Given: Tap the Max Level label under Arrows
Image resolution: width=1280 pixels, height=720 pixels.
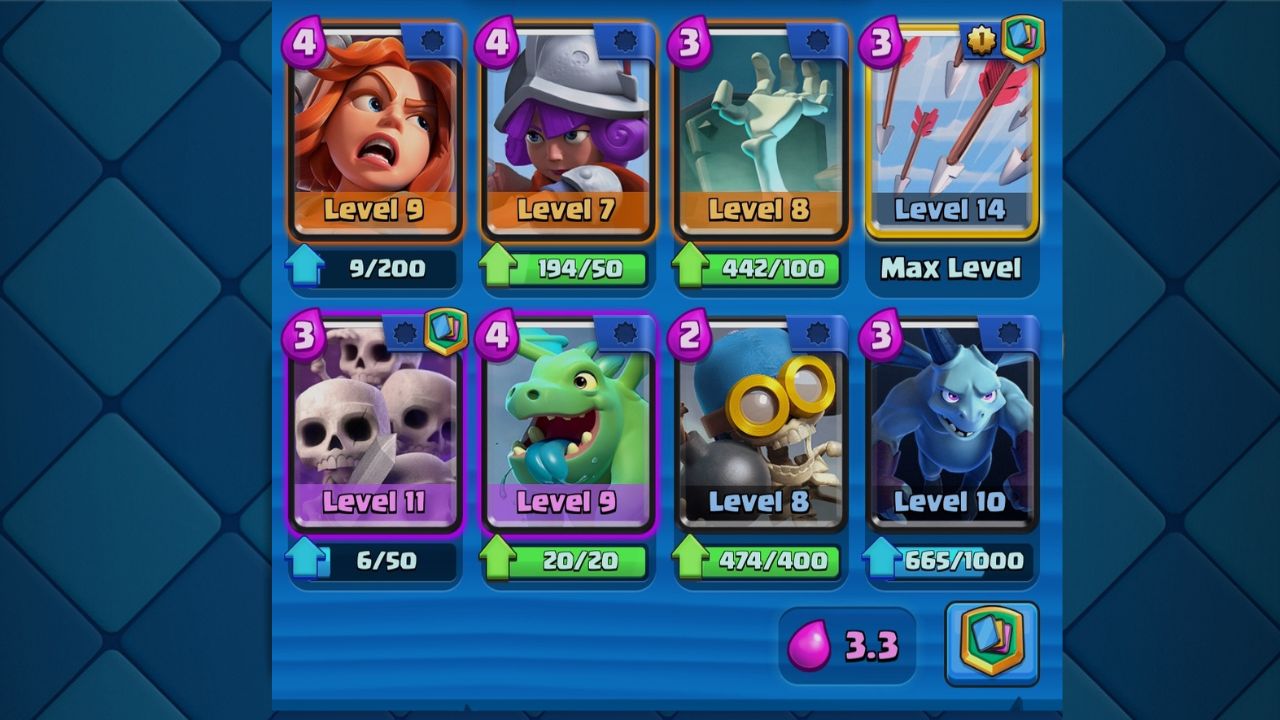Looking at the screenshot, I should point(951,267).
